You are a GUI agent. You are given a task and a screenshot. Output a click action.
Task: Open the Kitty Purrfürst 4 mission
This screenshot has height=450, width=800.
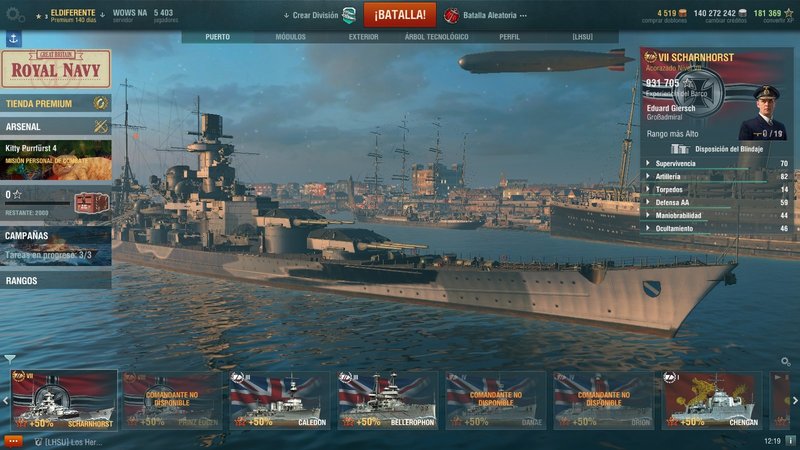click(x=56, y=160)
